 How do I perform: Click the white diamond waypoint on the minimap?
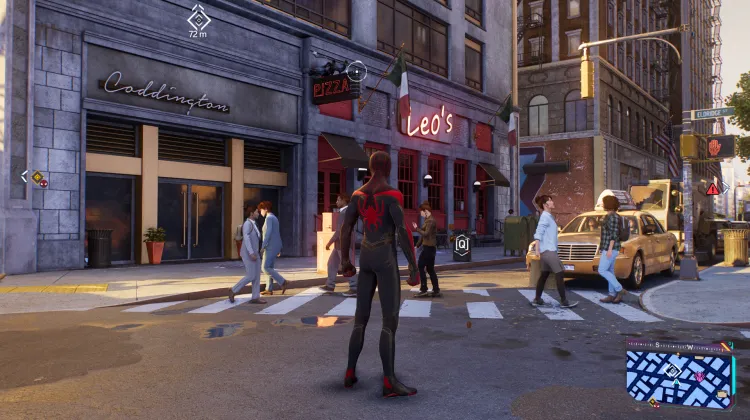point(672,370)
